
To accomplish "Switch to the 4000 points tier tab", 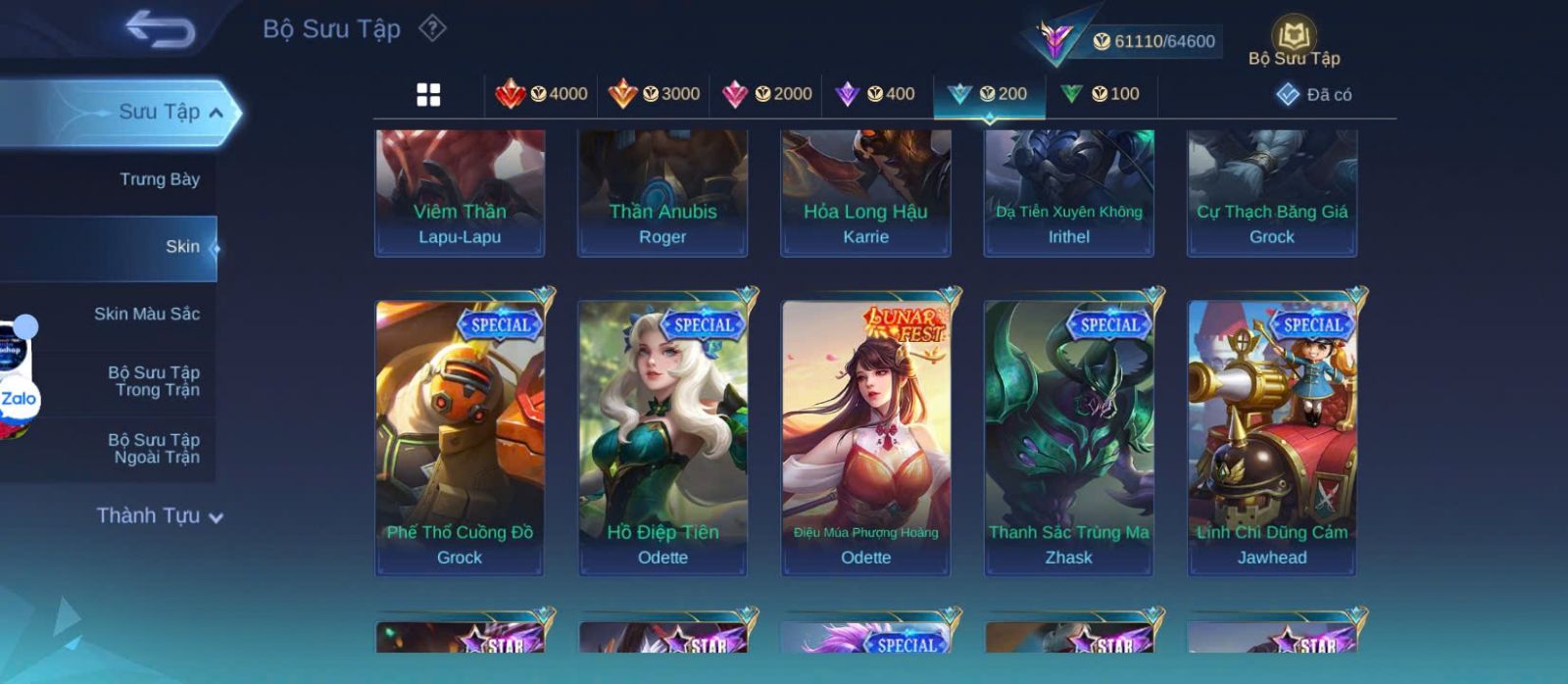I will click(542, 94).
